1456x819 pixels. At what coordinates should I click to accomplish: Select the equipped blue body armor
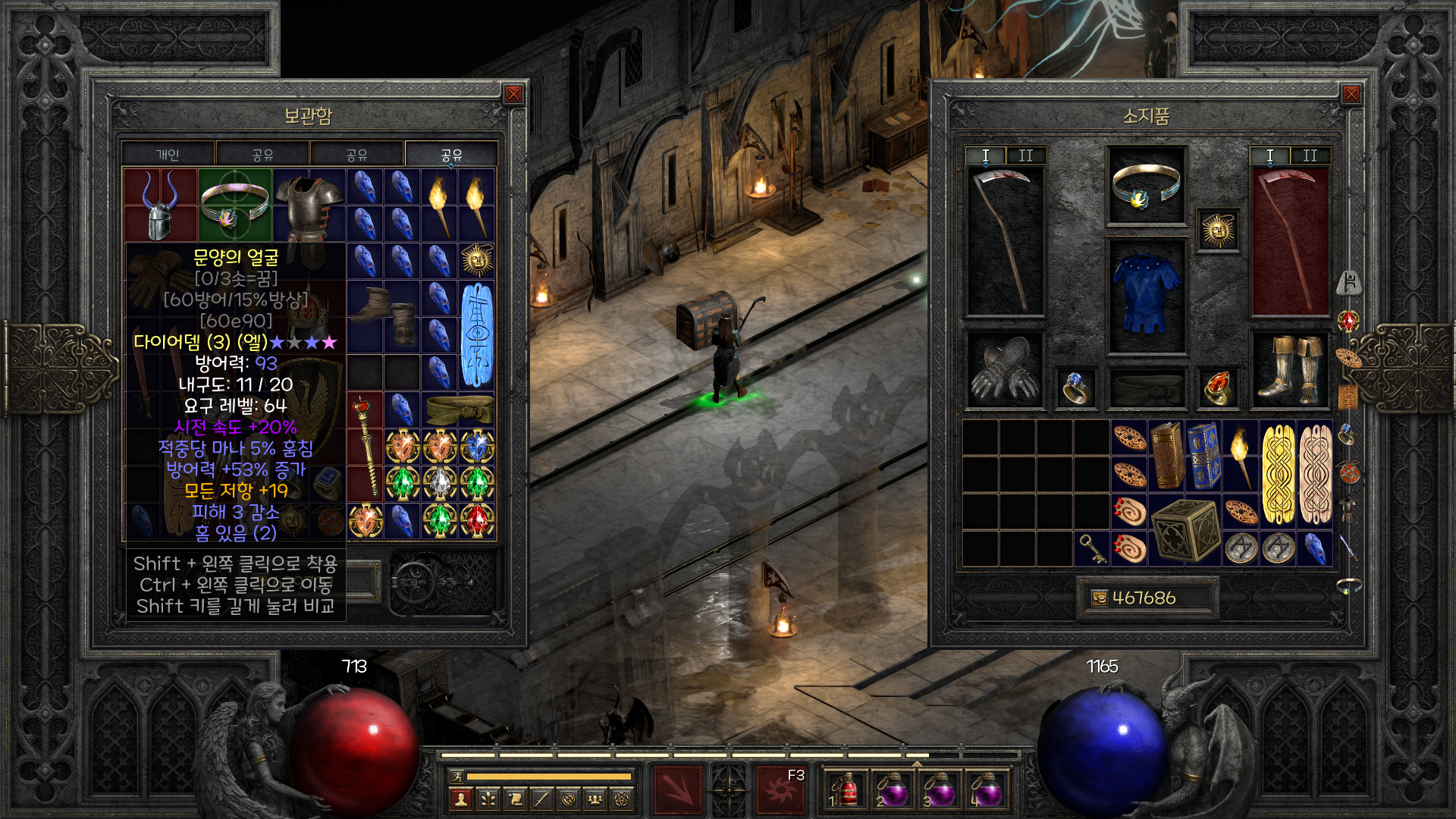click(x=1146, y=296)
